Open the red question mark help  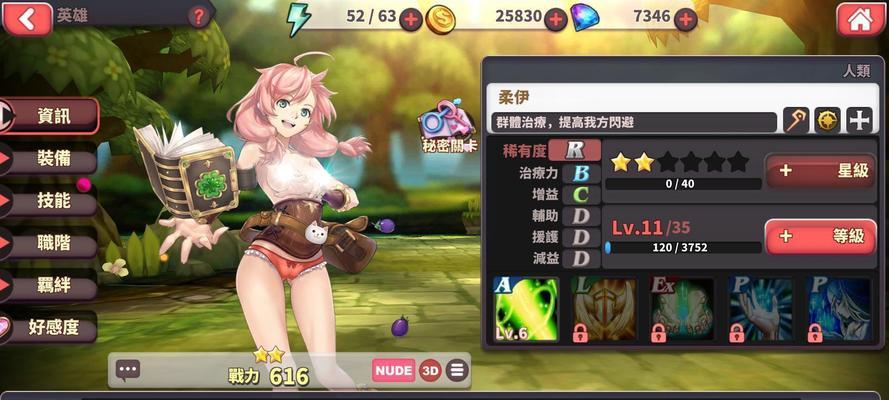[199, 16]
